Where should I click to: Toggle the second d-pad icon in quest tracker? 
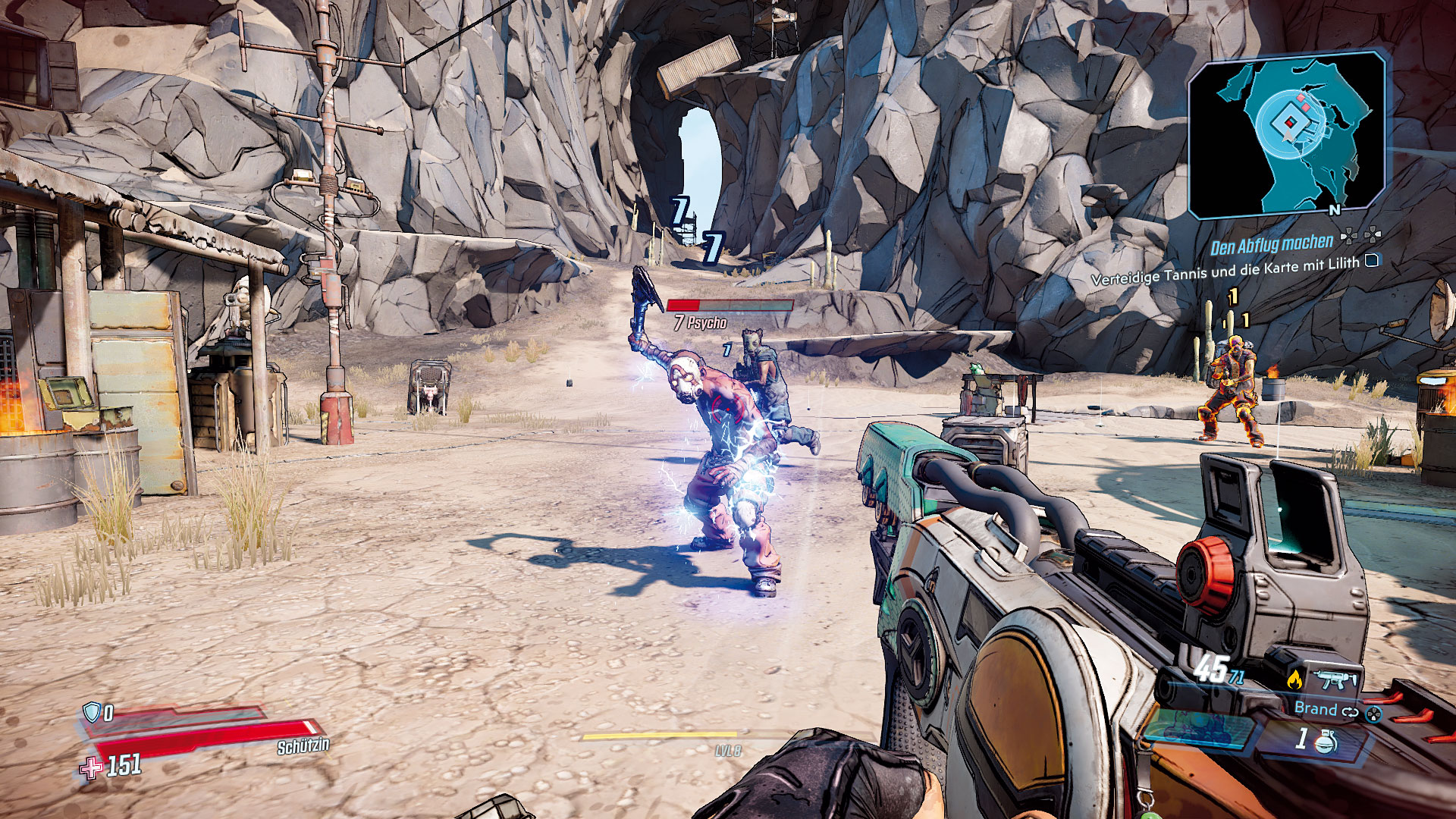[1373, 235]
